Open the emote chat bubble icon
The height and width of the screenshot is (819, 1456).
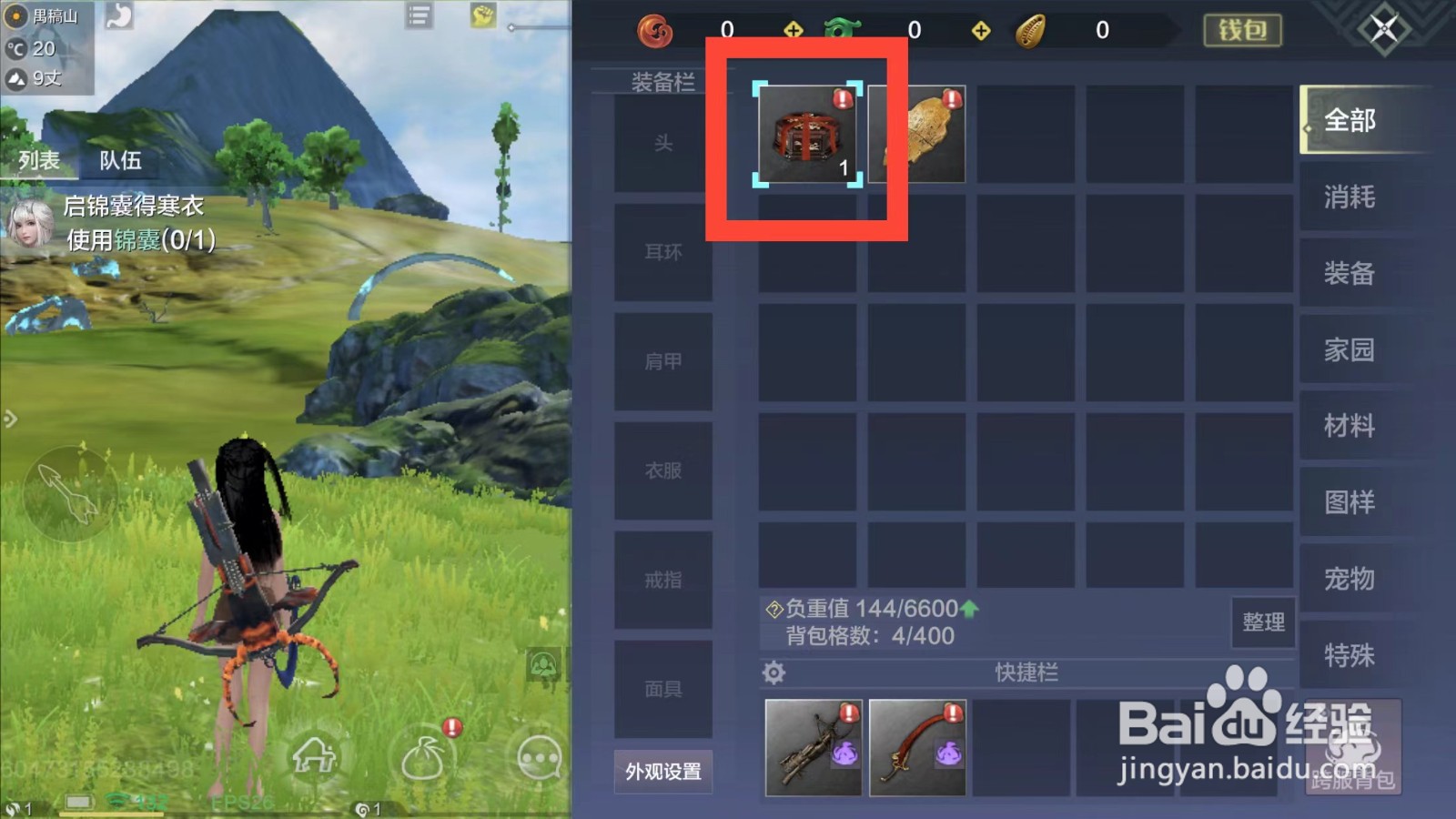[539, 757]
